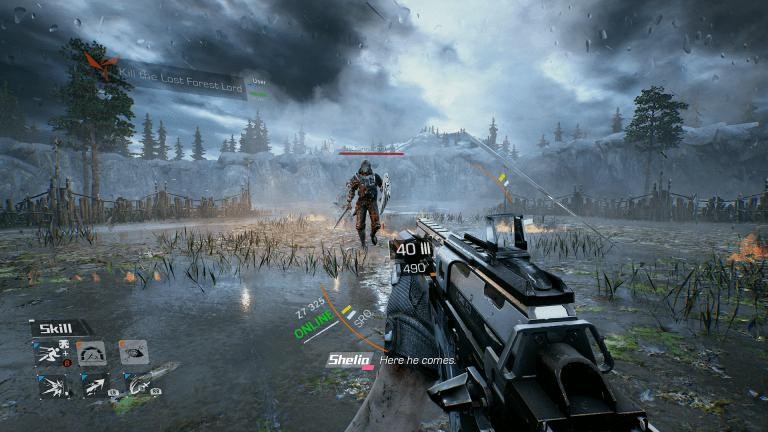
Task: Select the dome shield skill icon
Action: 92,352
